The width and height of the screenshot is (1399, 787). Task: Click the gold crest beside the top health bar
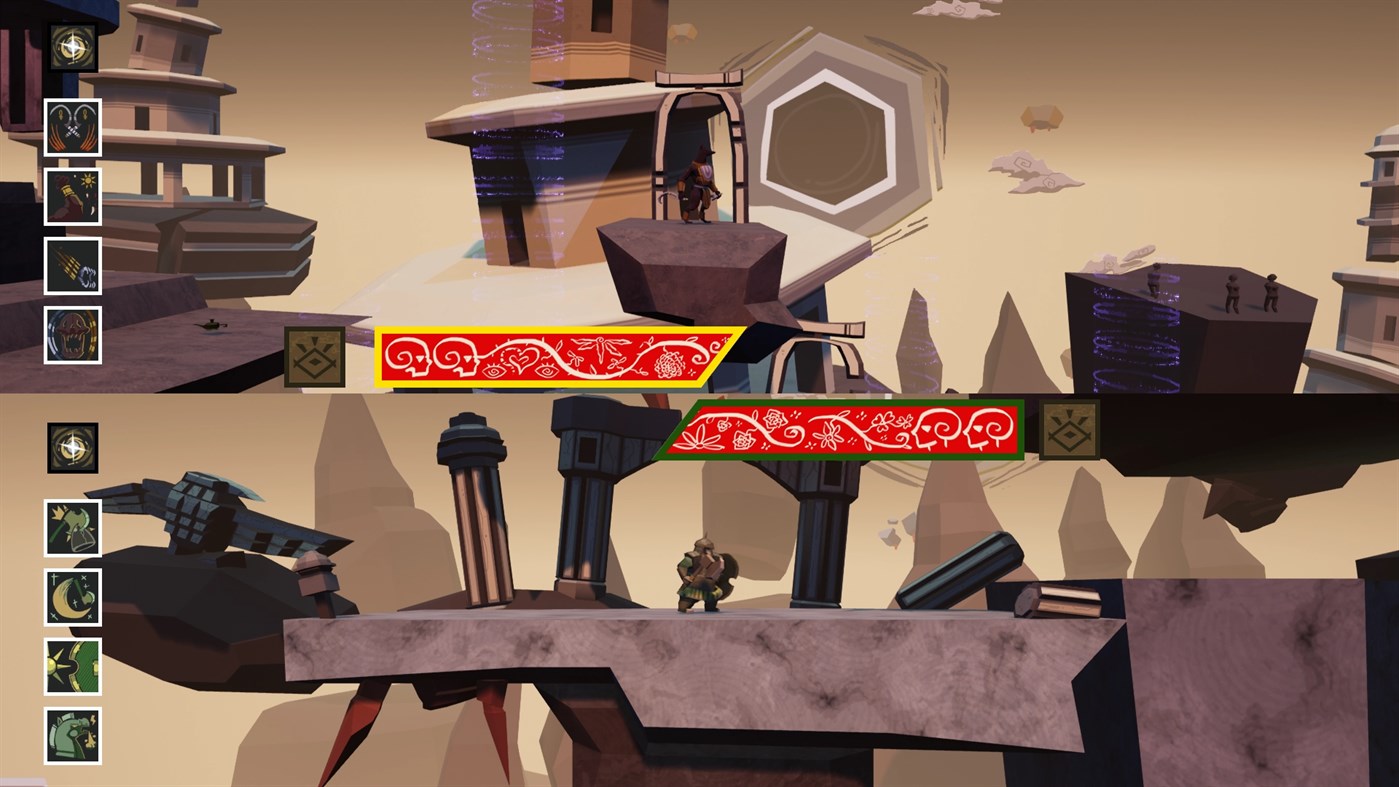click(313, 356)
